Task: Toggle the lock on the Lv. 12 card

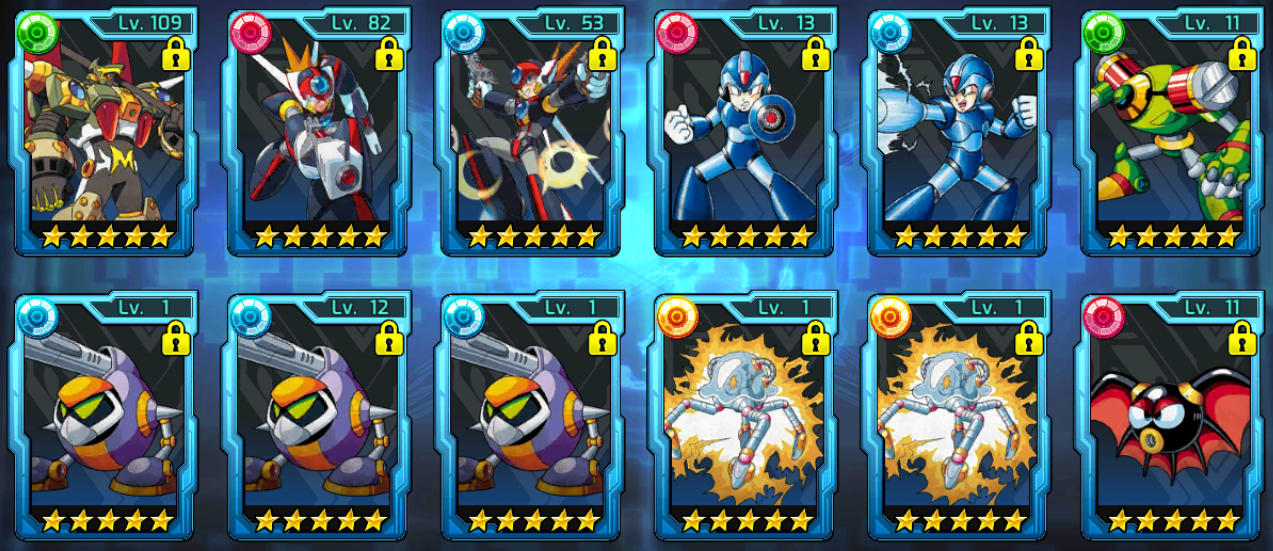Action: tap(389, 338)
